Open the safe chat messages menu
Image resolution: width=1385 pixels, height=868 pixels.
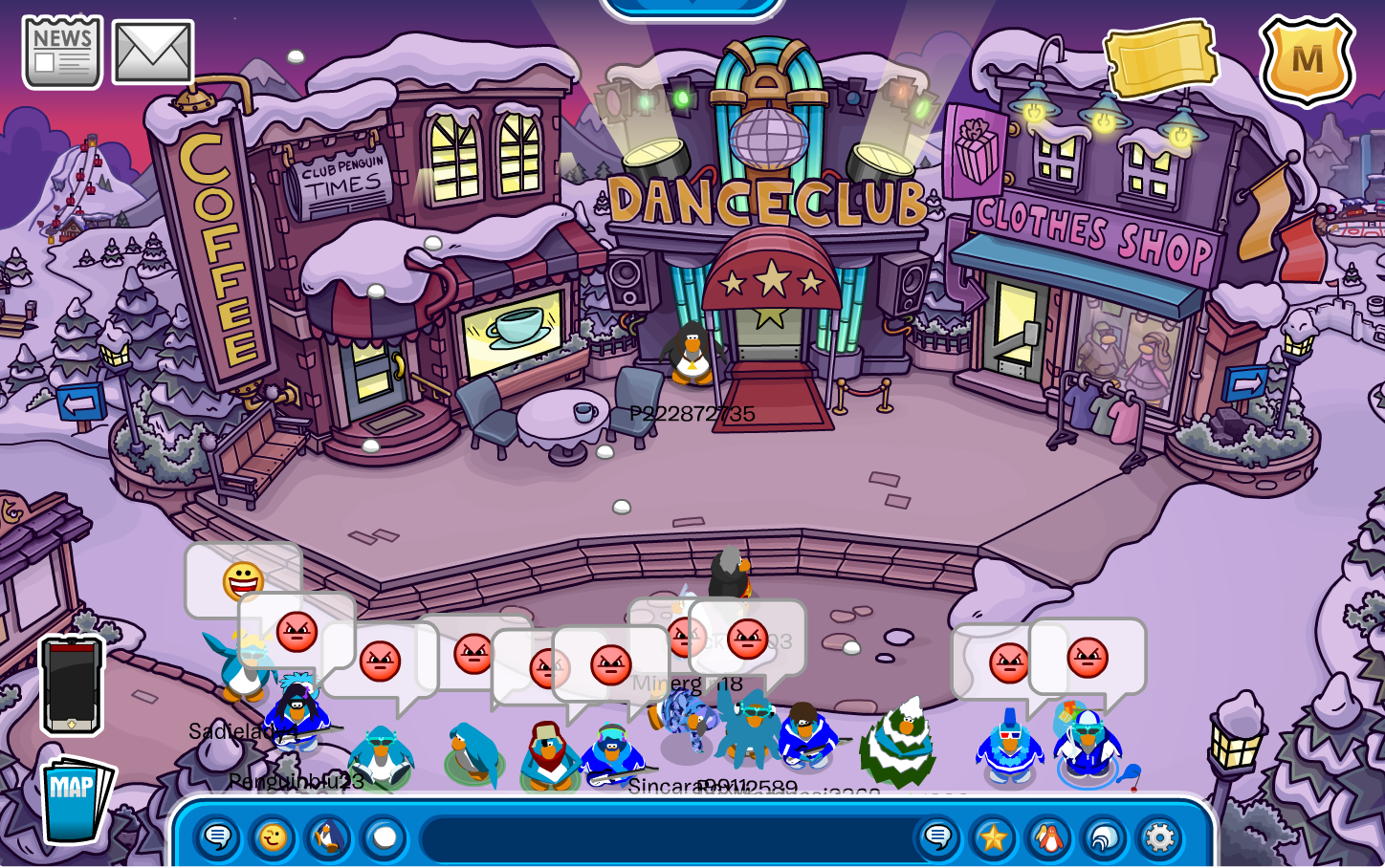pyautogui.click(x=218, y=838)
